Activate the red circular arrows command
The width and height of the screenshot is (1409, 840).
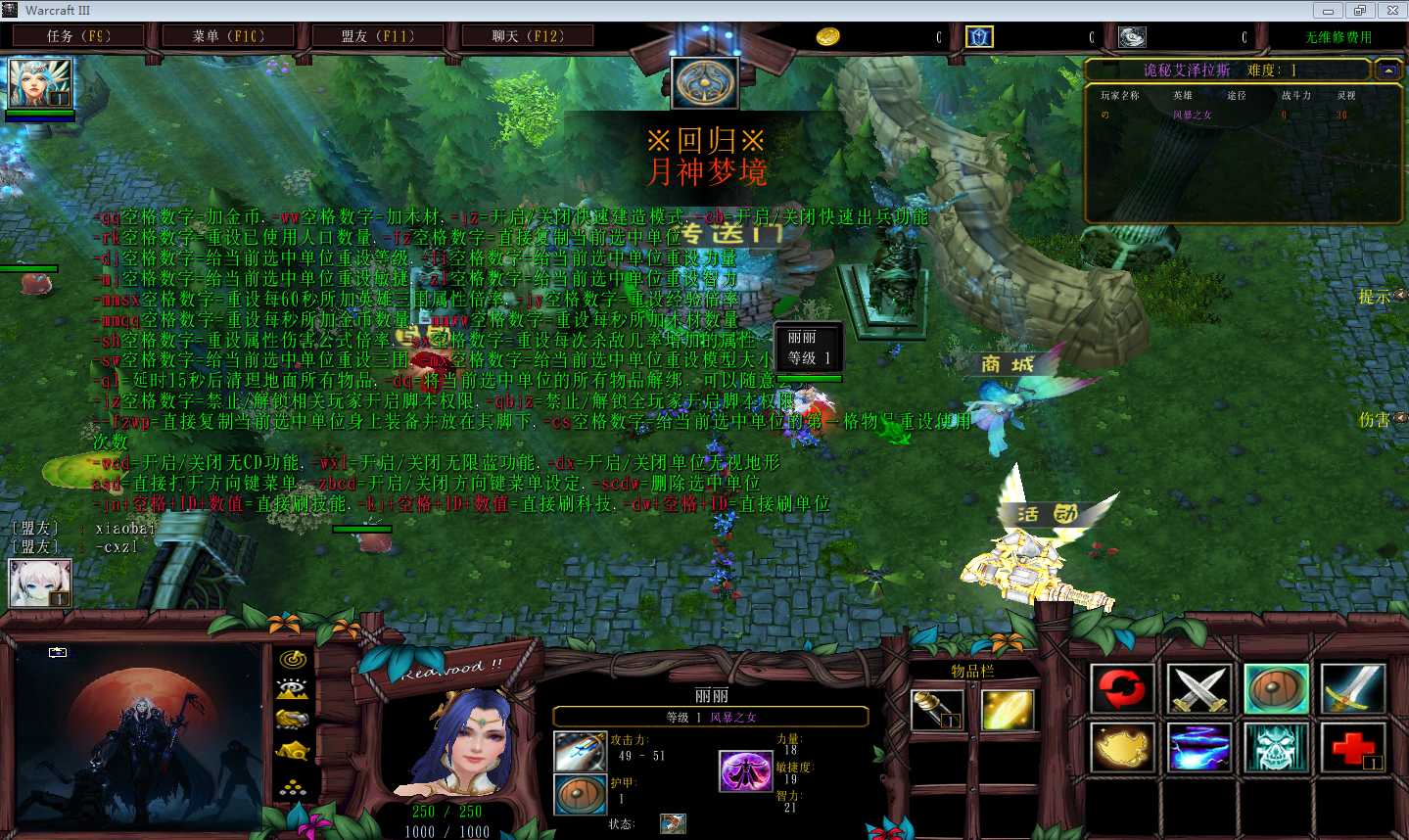pos(1121,688)
